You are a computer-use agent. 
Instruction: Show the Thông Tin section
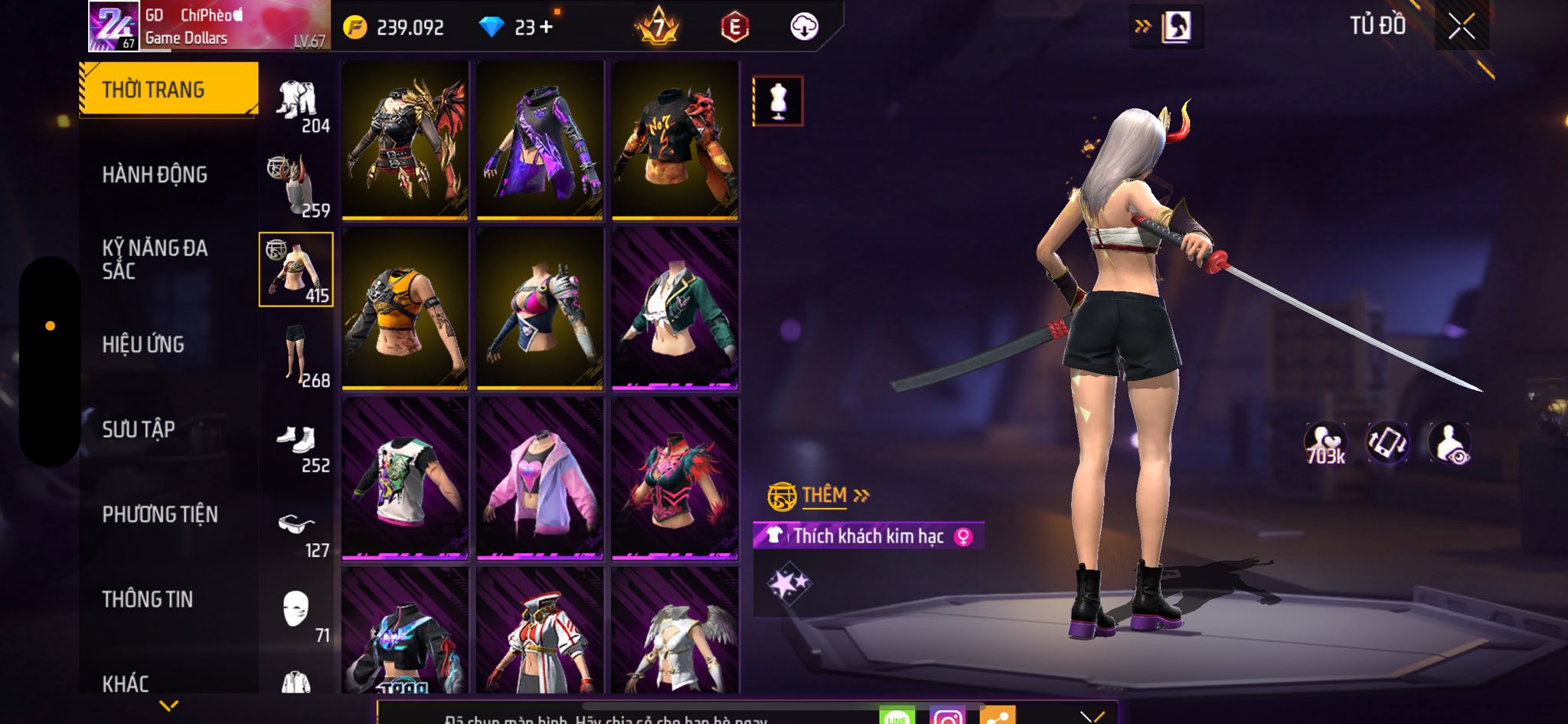[148, 599]
